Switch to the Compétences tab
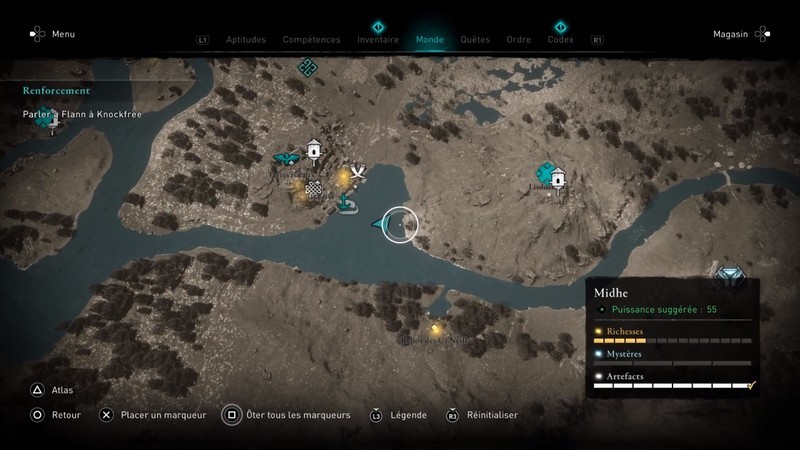 pos(312,40)
